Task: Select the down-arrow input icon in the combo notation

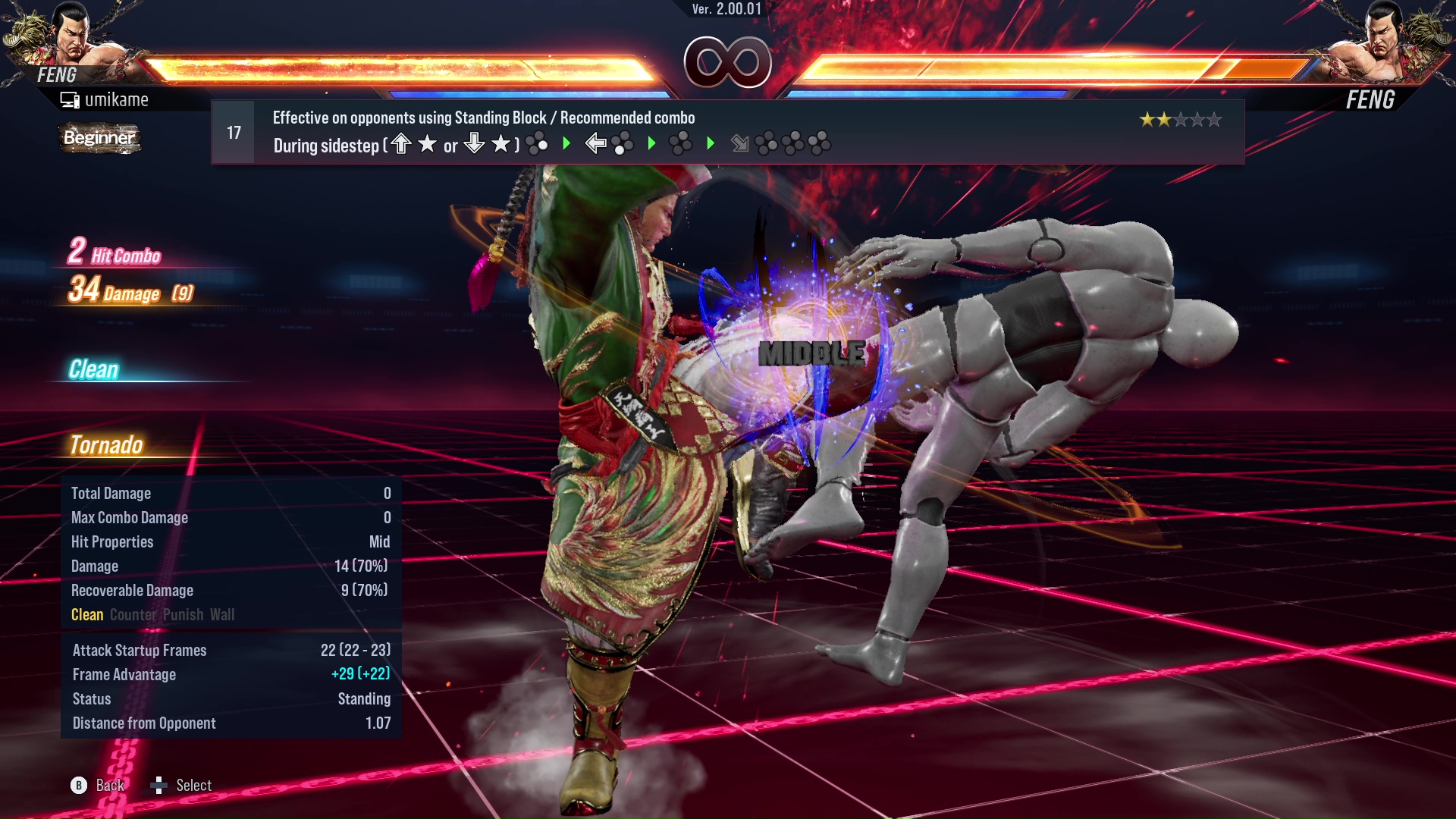Action: coord(473,143)
